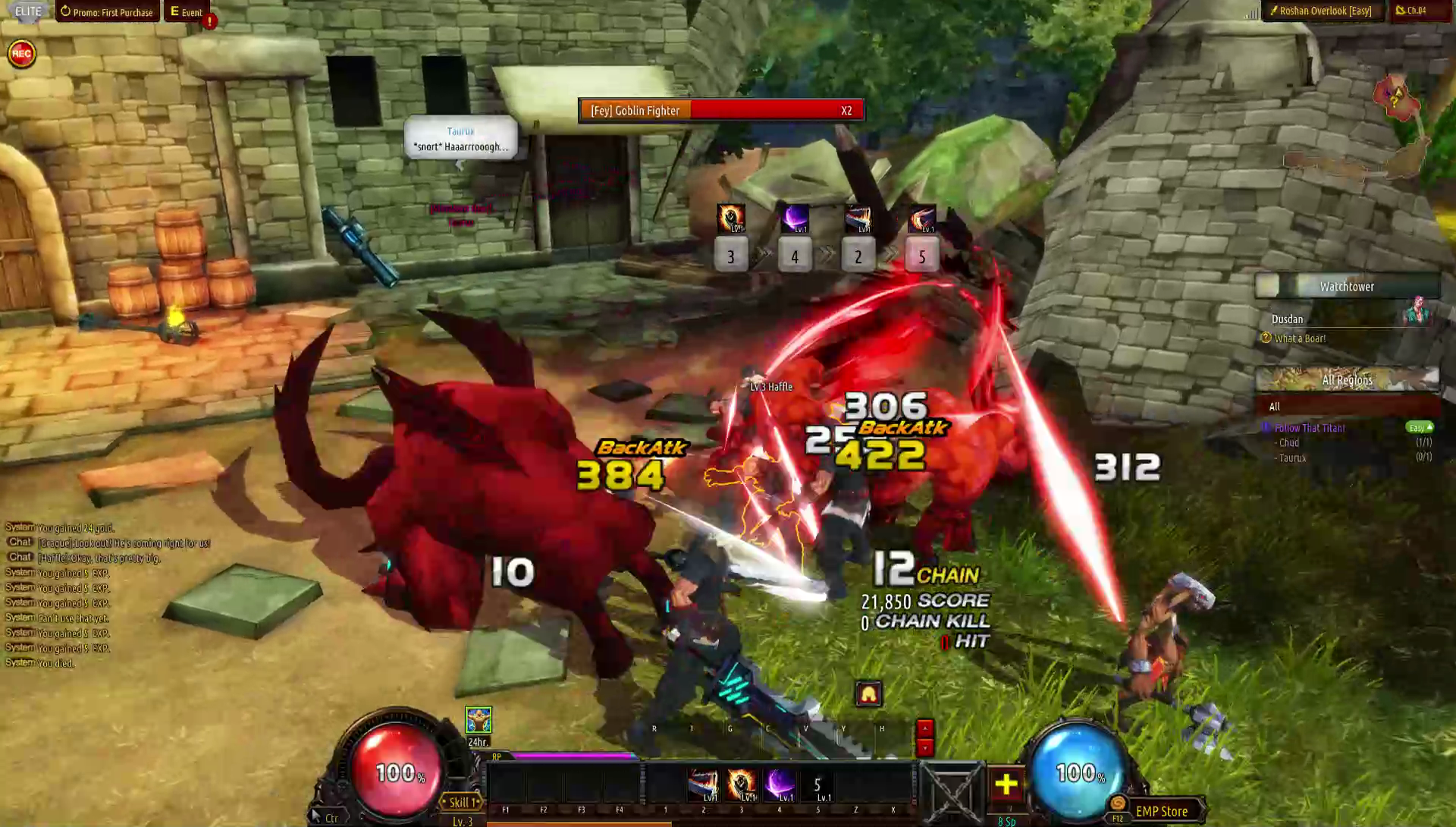
Task: Switch the Skill 1 hotbar set
Action: [462, 802]
